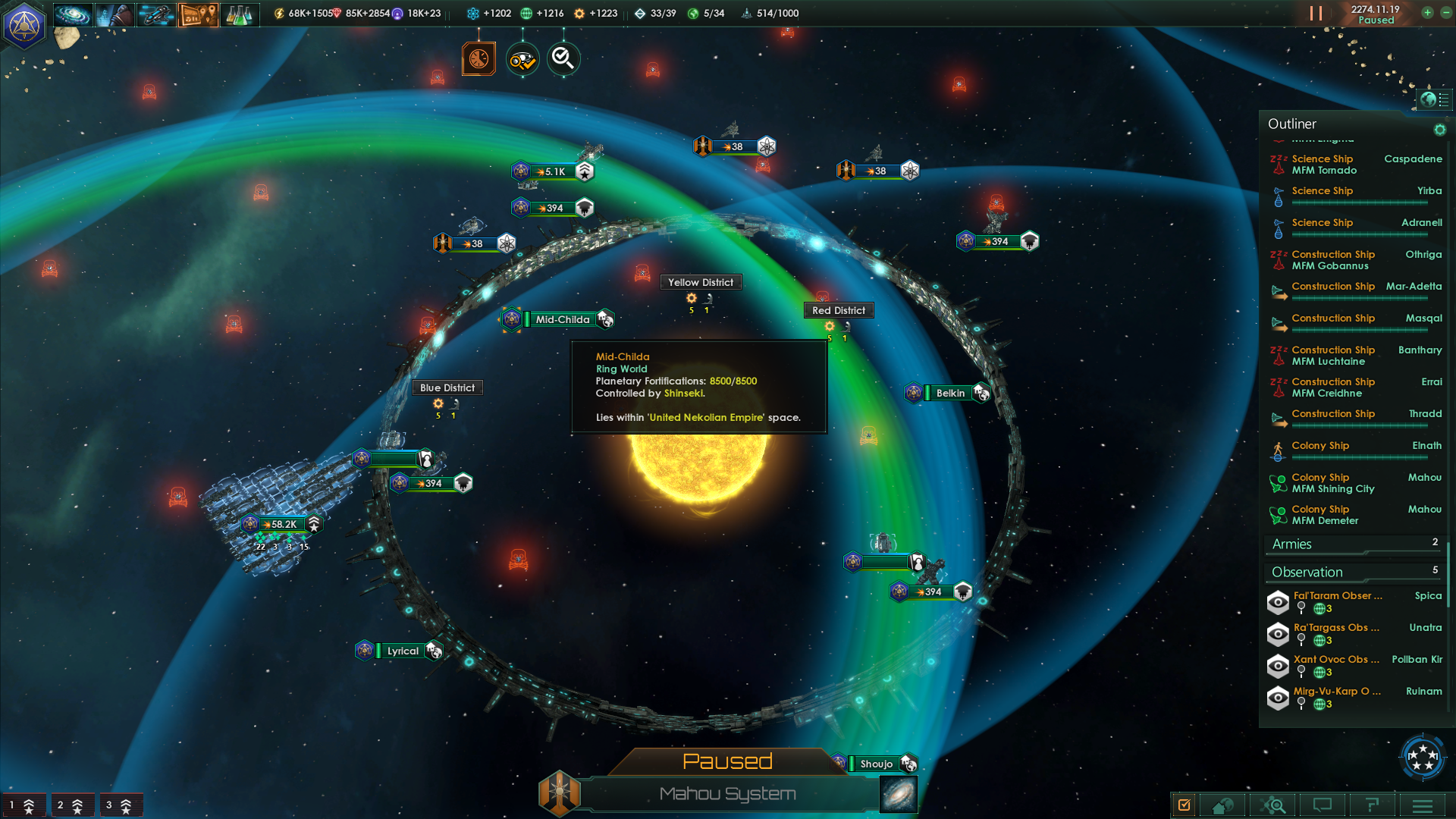Open Outliner settings gear
The image size is (1456, 819).
(1439, 130)
